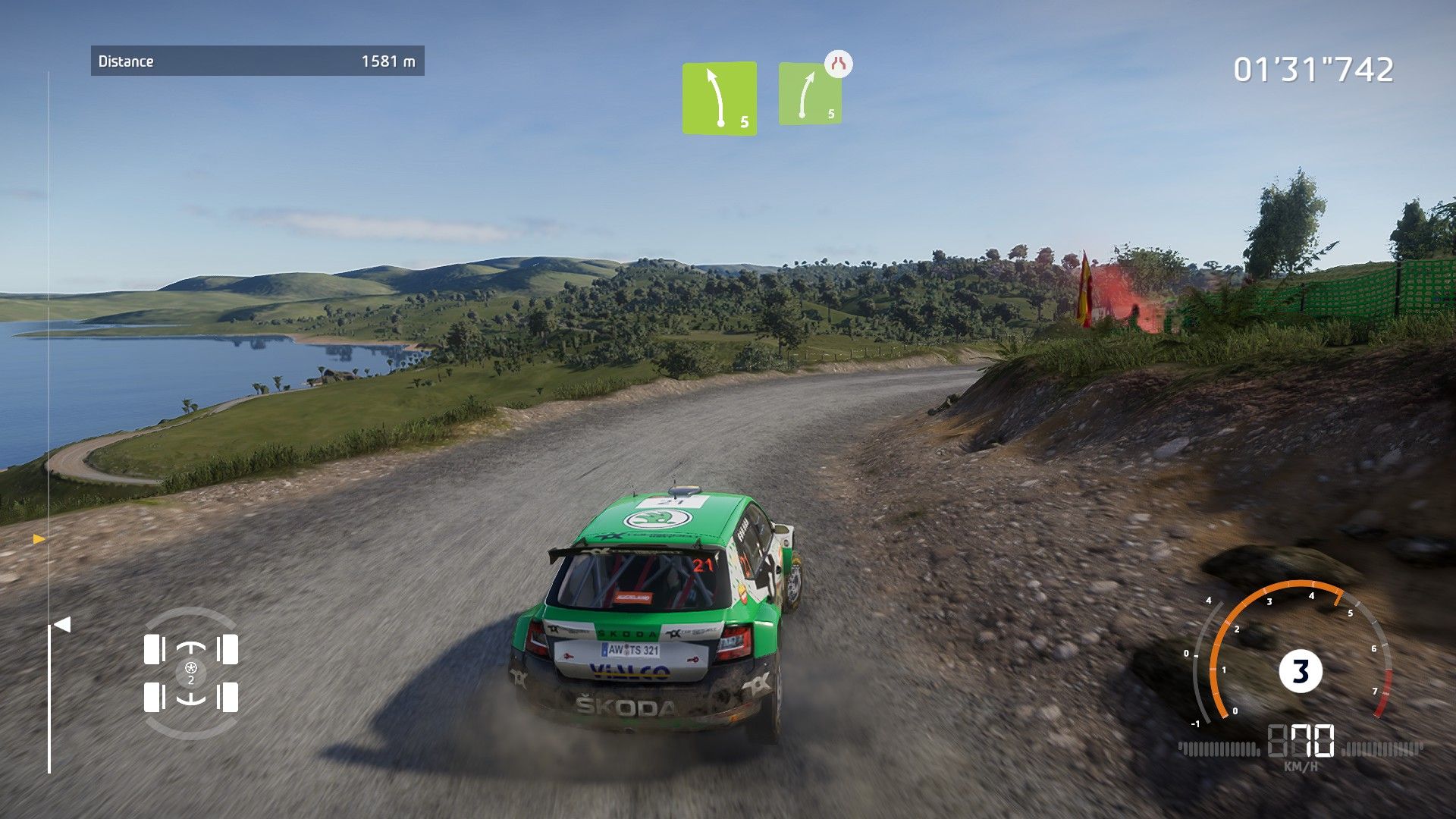The image size is (1456, 819).
Task: Click the yellow arrow on progress bar
Action: pos(39,539)
